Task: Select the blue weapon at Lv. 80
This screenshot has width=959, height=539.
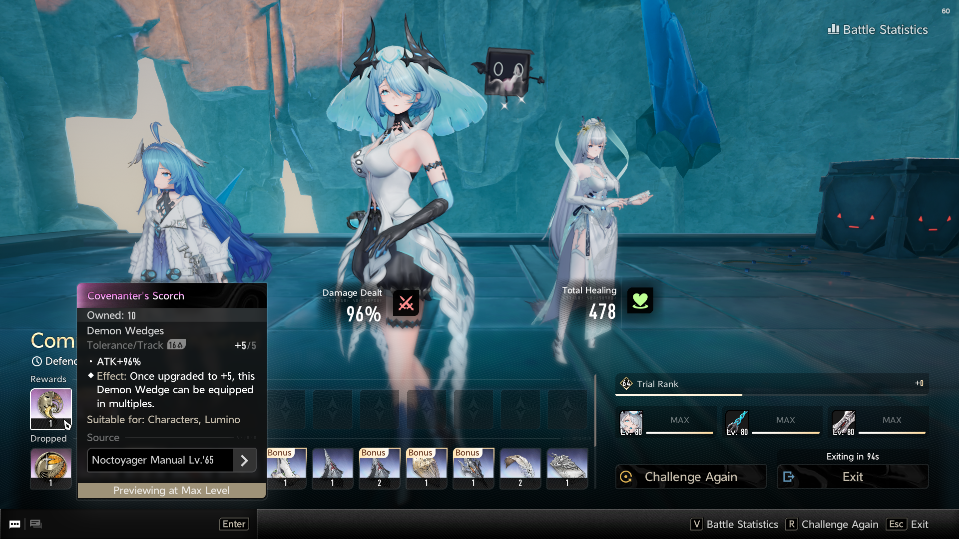Action: pyautogui.click(x=737, y=421)
